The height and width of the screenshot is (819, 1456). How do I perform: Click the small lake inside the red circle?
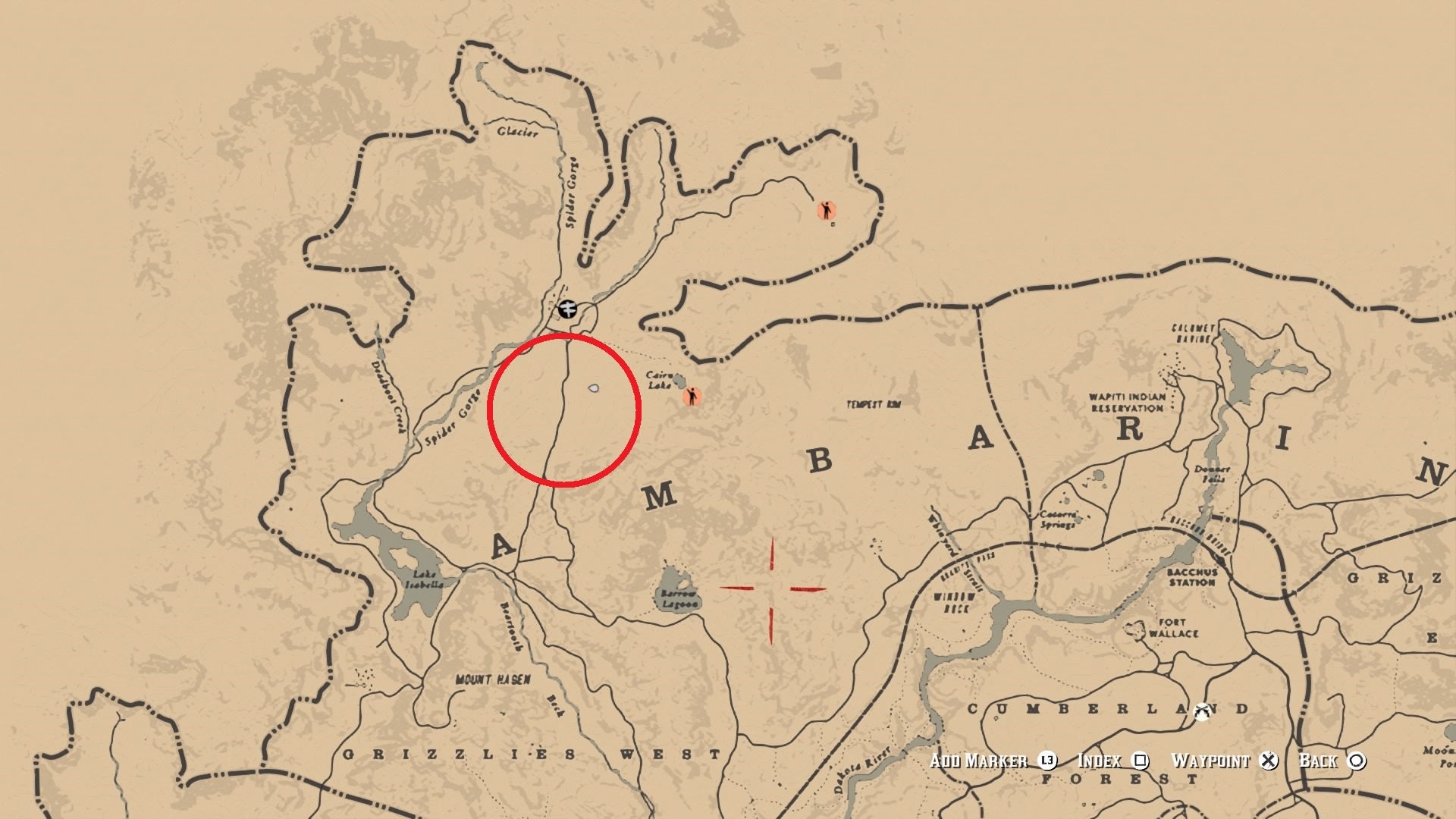click(595, 389)
